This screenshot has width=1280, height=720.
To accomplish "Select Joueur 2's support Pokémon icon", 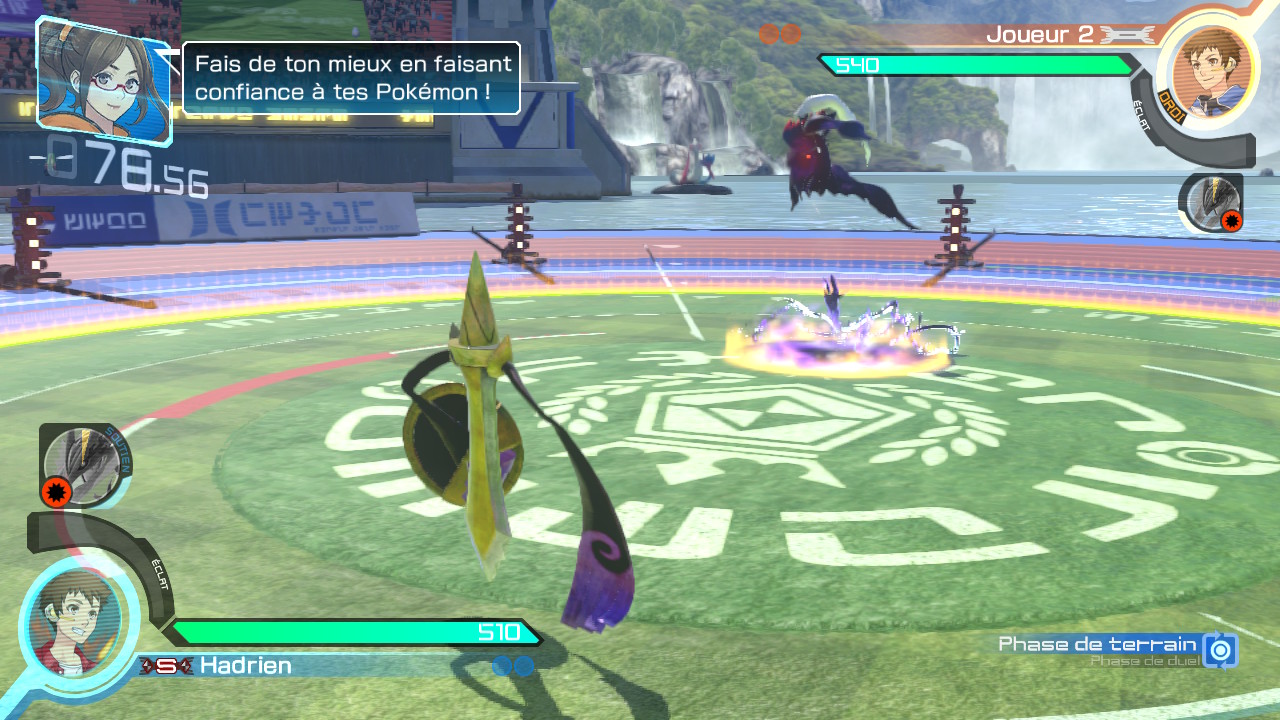I will point(1213,201).
